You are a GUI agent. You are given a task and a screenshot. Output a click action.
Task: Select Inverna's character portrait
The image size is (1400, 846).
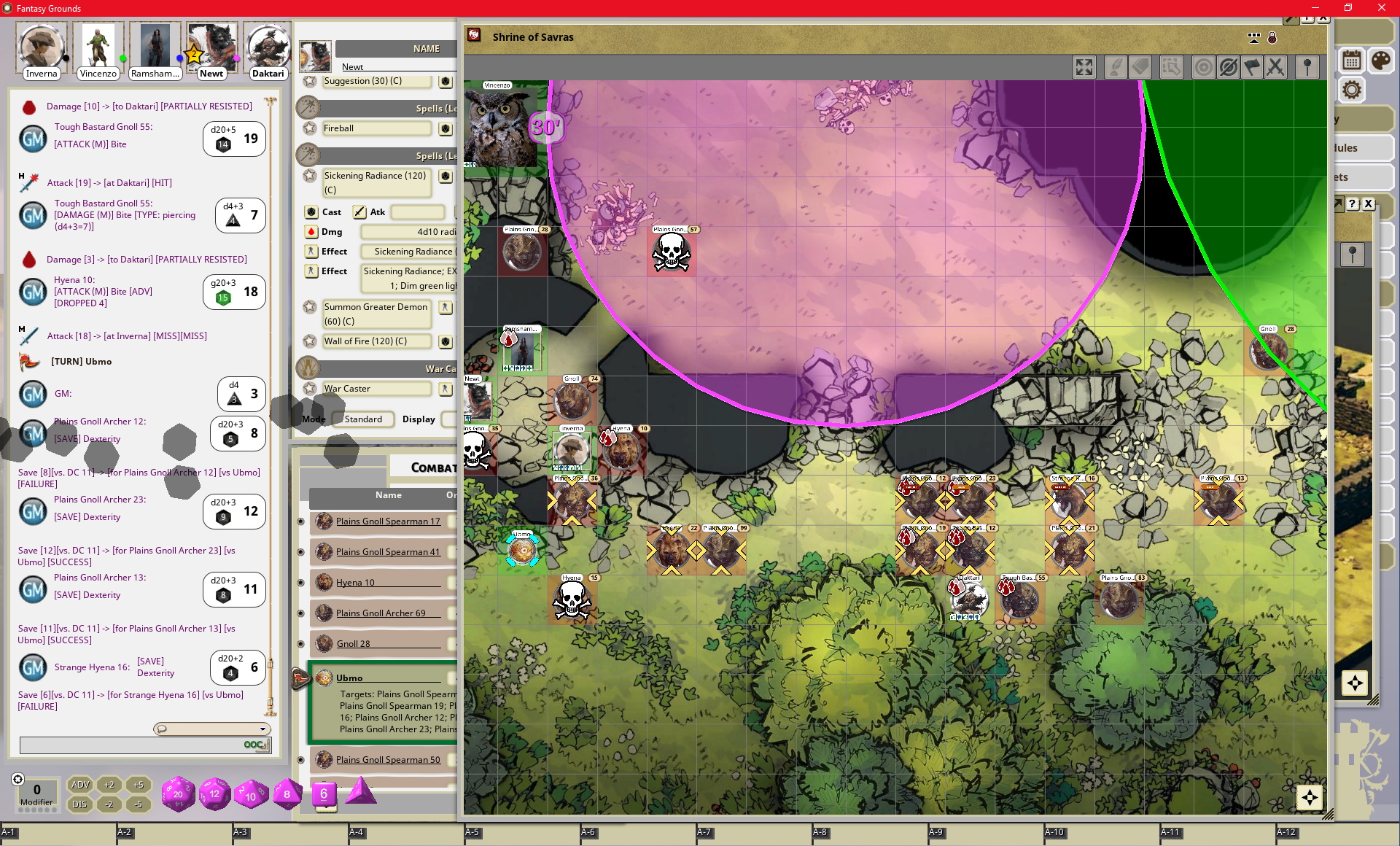click(x=41, y=46)
